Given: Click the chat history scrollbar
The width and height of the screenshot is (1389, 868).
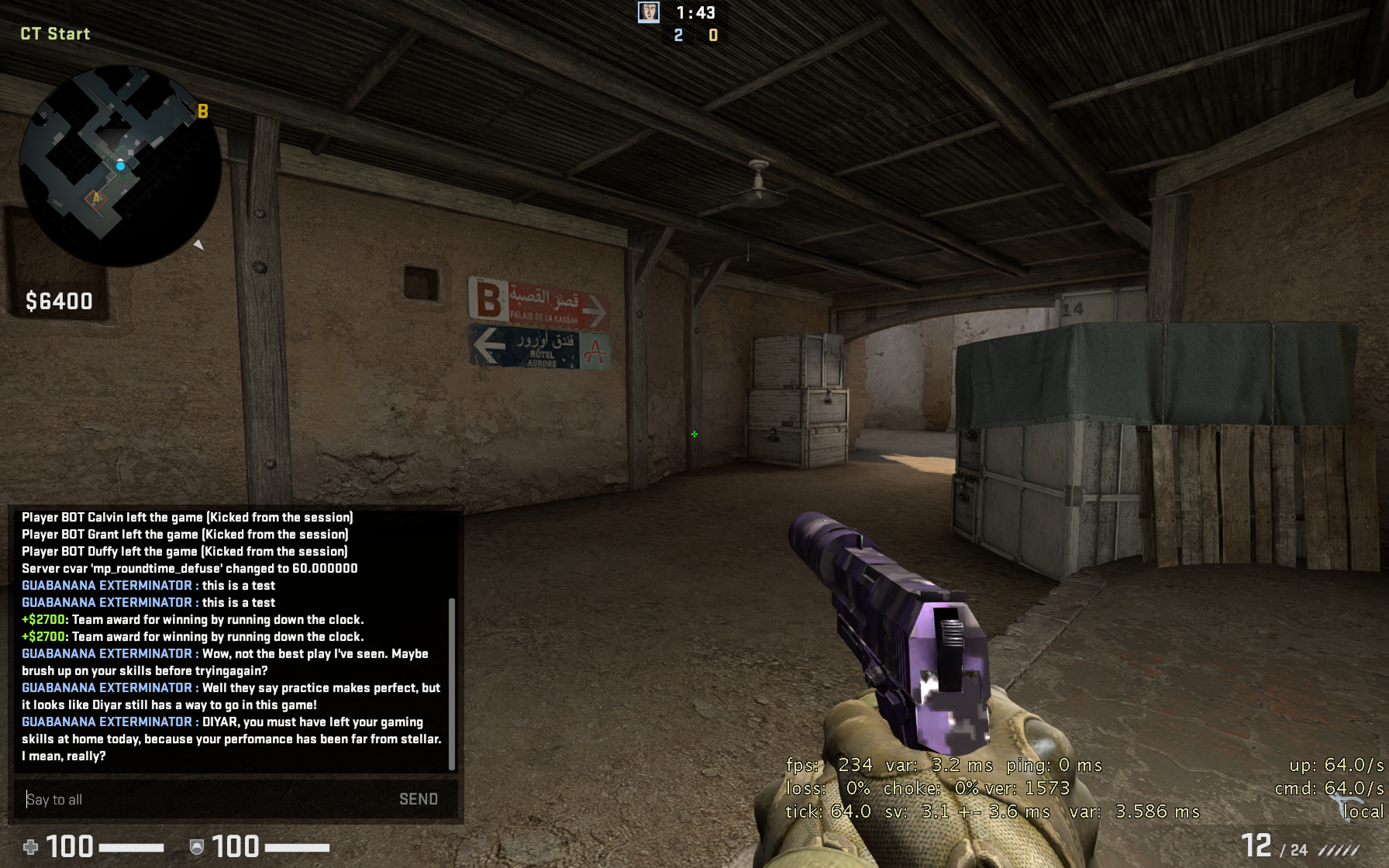Looking at the screenshot, I should pos(452,683).
